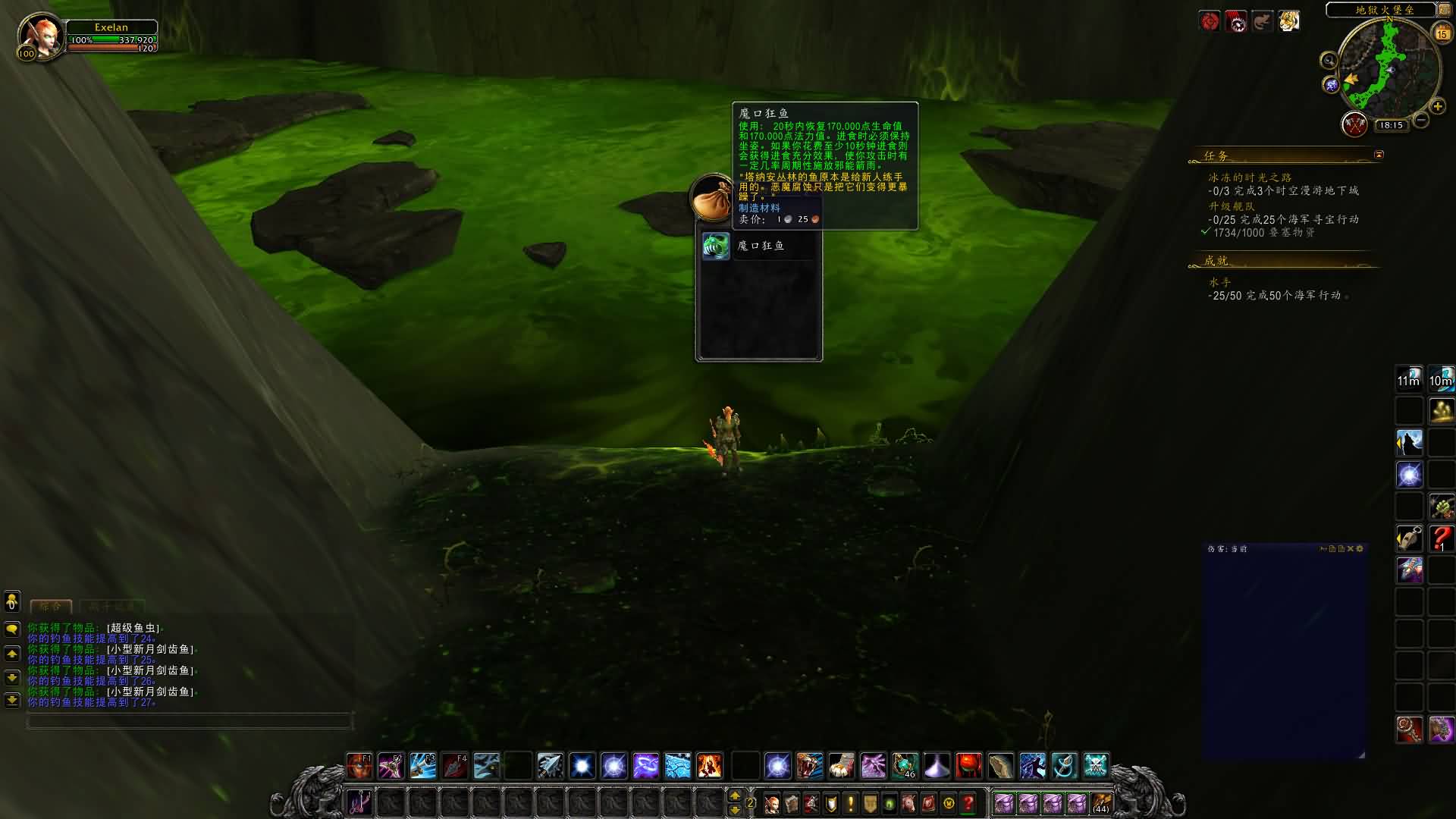Switch to the 综合 chat tab
This screenshot has width=1456, height=819.
pyautogui.click(x=51, y=607)
